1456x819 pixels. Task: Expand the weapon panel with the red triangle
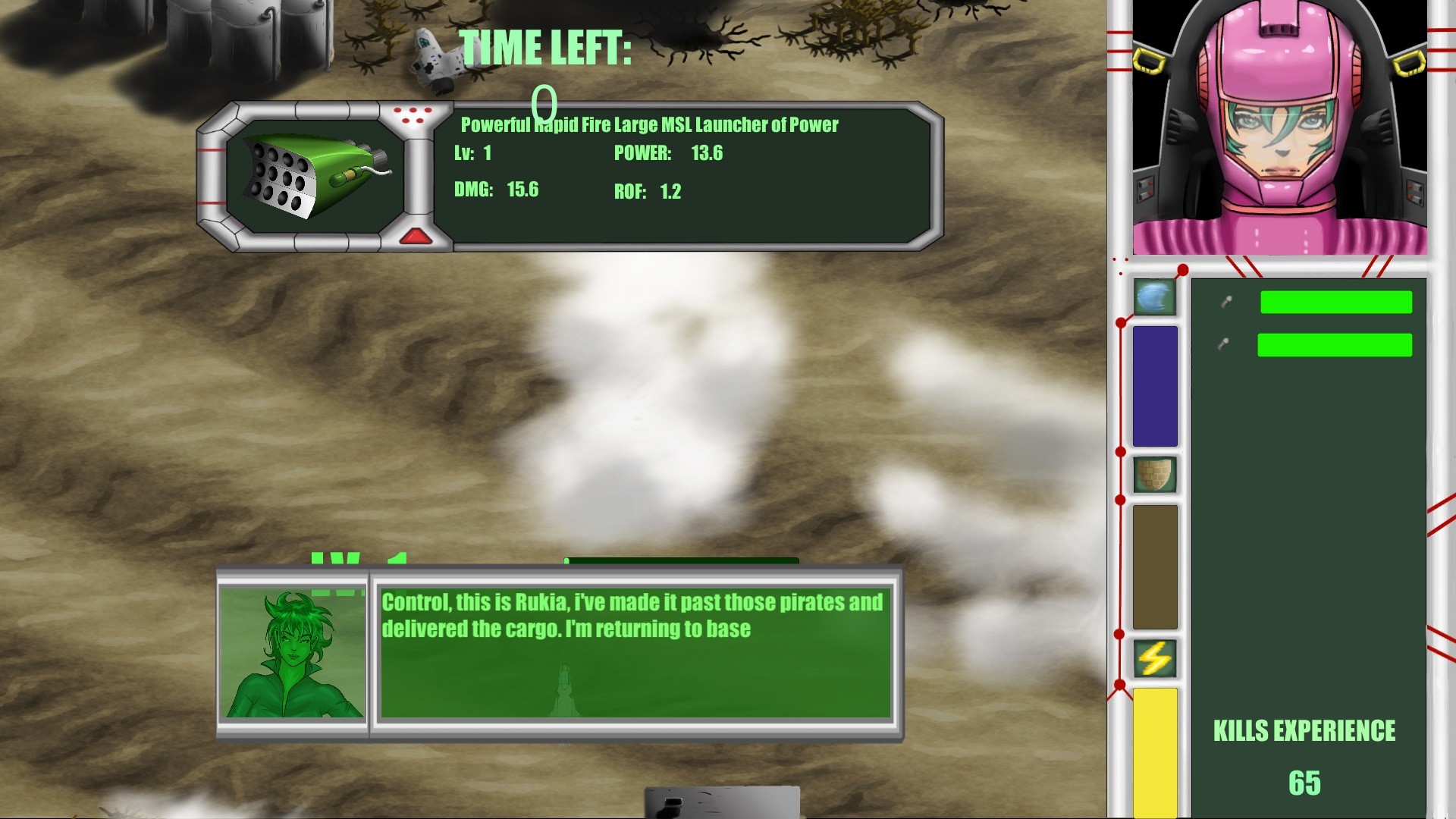tap(414, 235)
